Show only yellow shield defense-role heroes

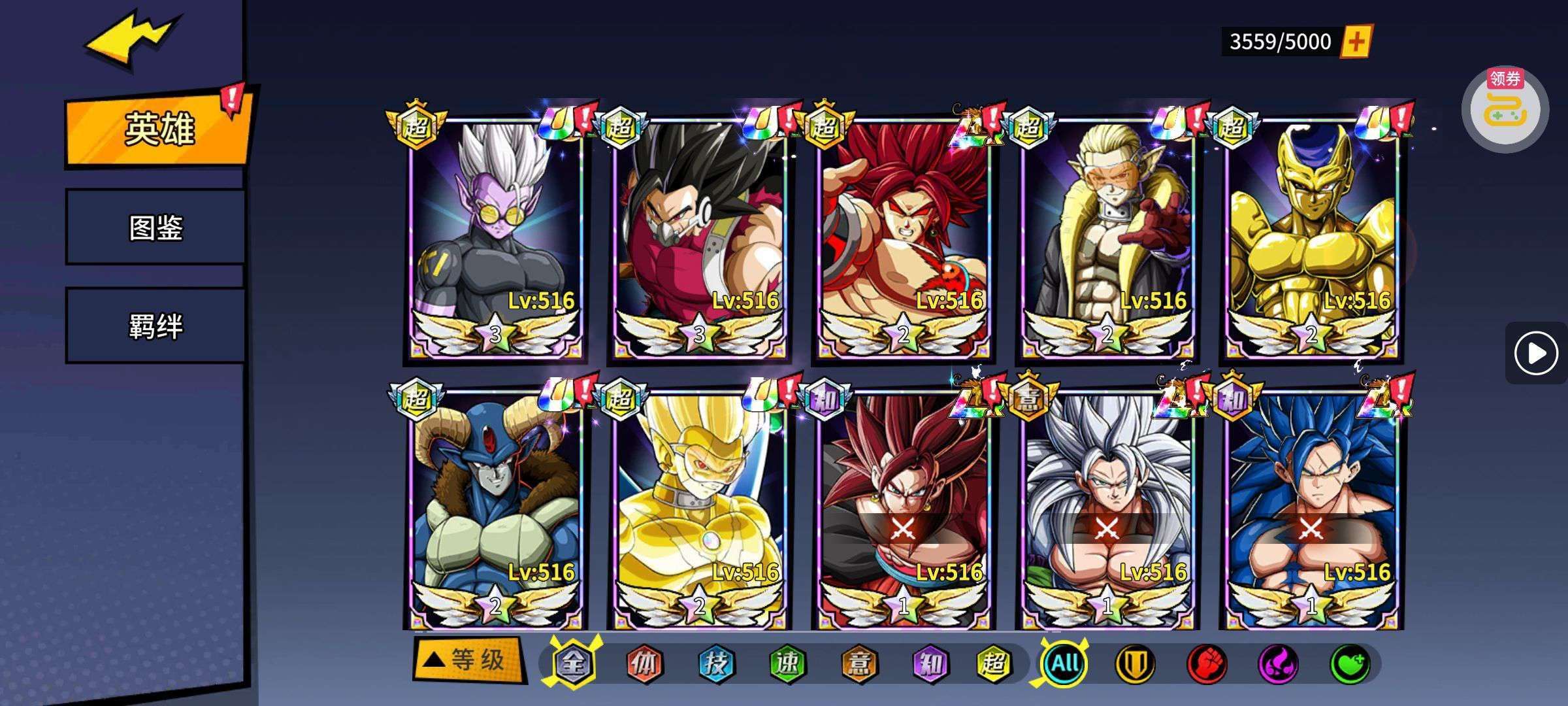pyautogui.click(x=1135, y=664)
